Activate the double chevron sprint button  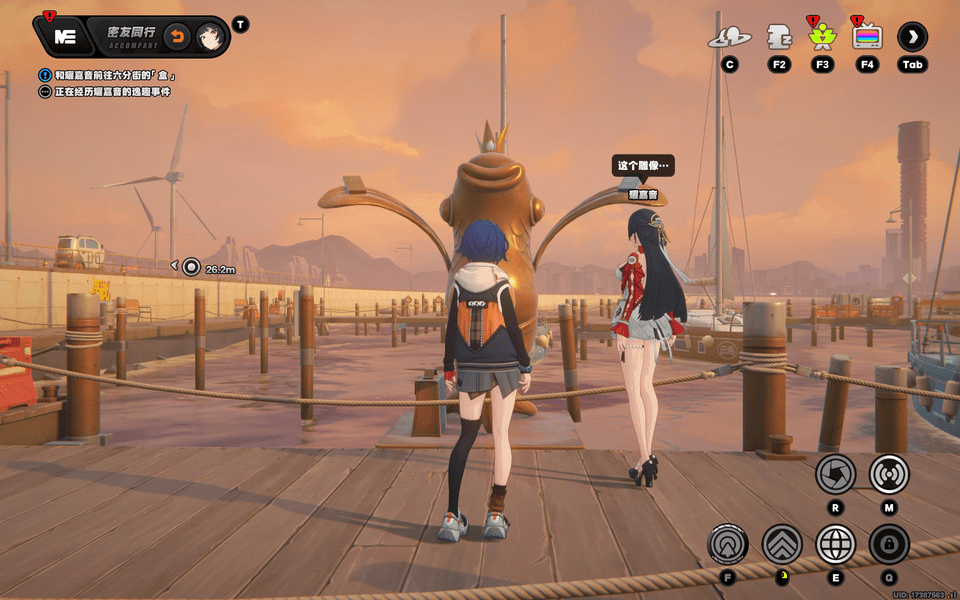pyautogui.click(x=782, y=544)
